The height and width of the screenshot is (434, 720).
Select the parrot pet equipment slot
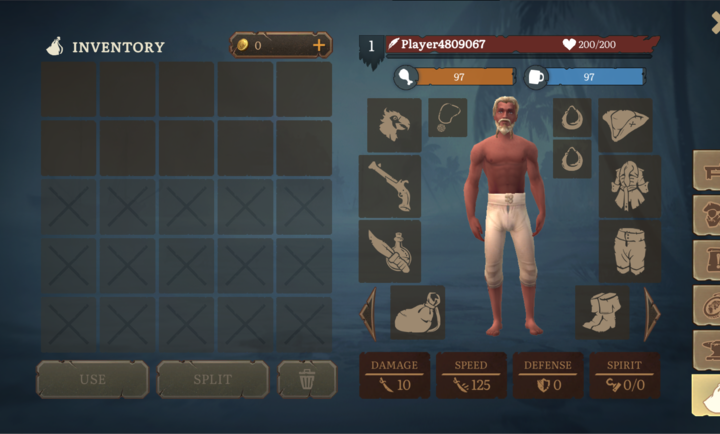(x=394, y=124)
